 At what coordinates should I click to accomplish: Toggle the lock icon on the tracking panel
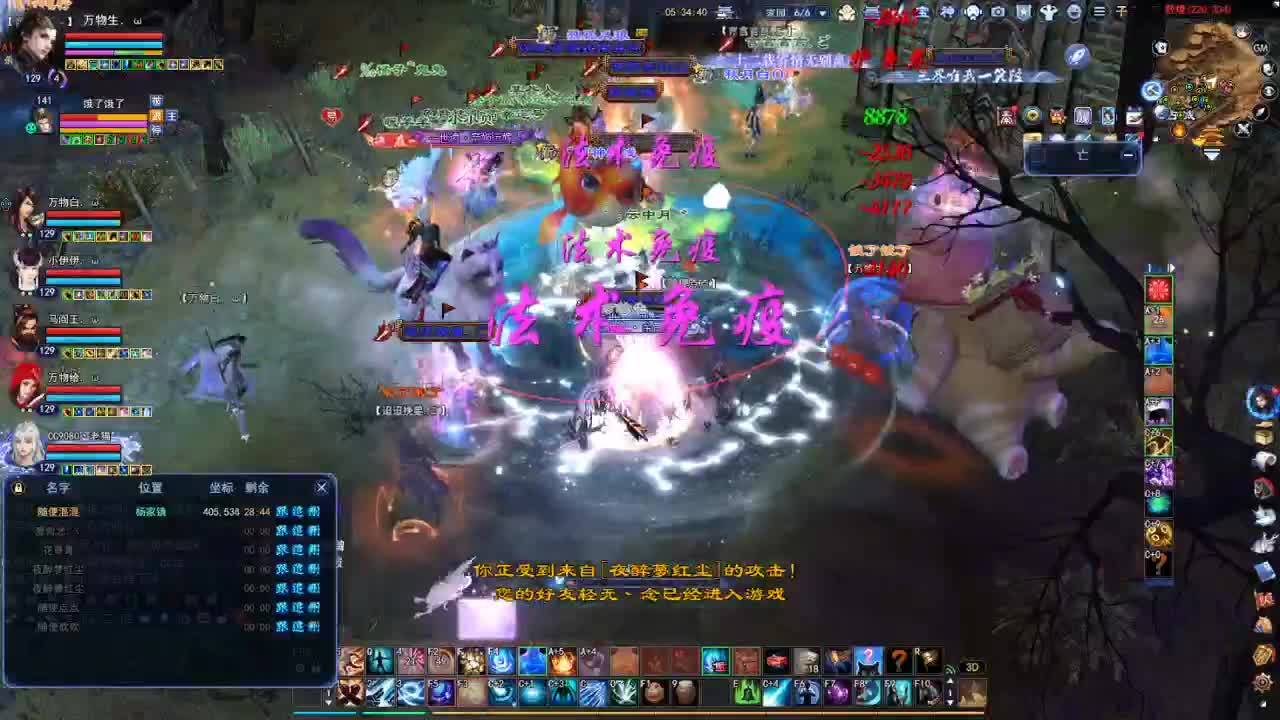click(x=17, y=487)
